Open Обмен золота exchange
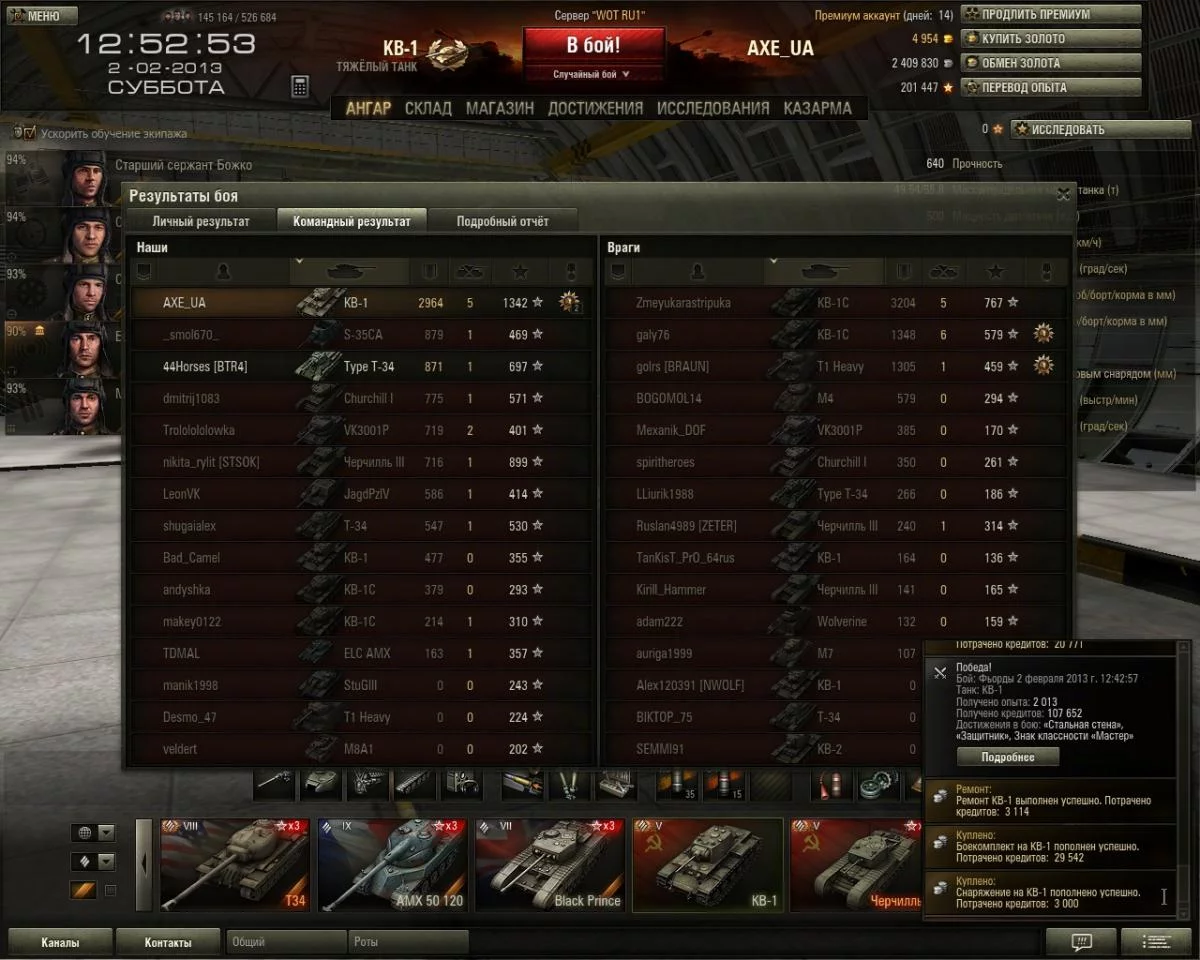The width and height of the screenshot is (1200, 960). point(1050,63)
